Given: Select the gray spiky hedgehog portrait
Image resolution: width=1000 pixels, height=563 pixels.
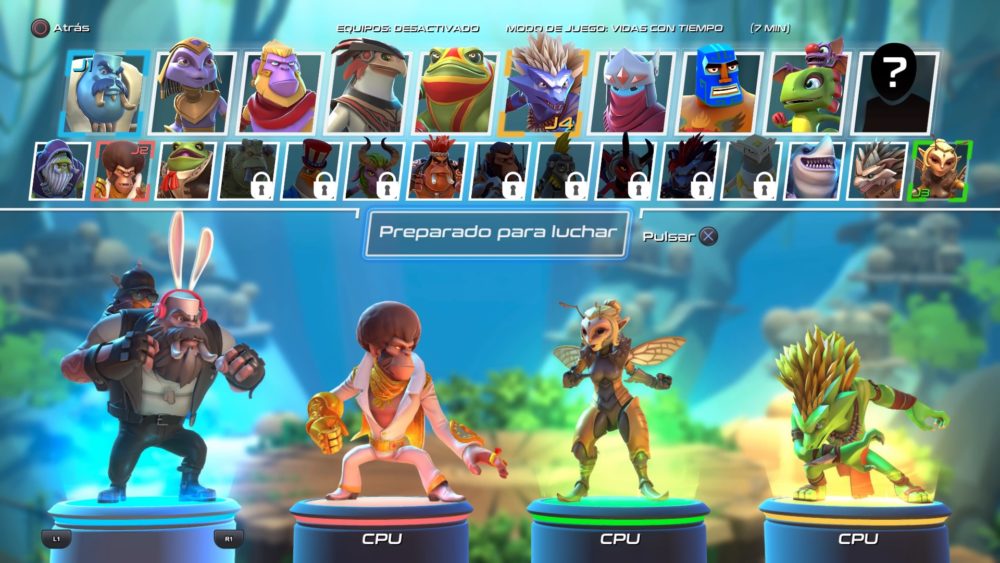Looking at the screenshot, I should tap(877, 171).
